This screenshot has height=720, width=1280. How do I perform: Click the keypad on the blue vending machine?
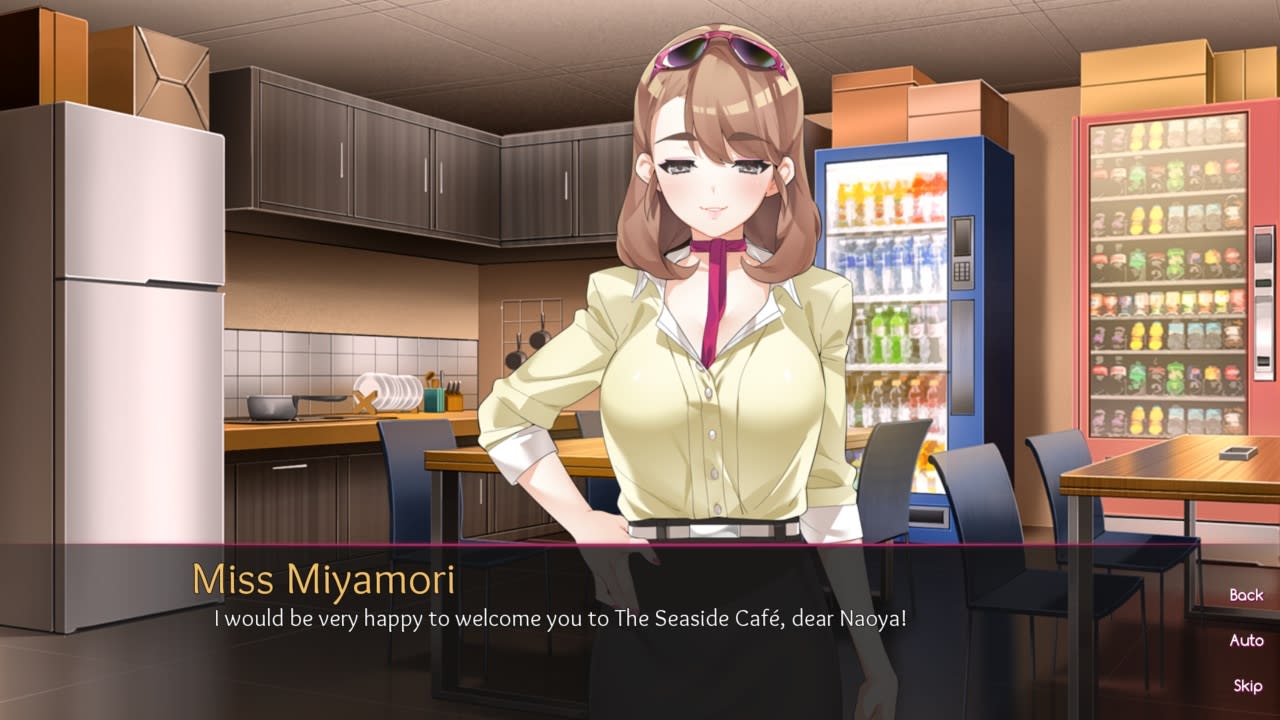[x=961, y=272]
